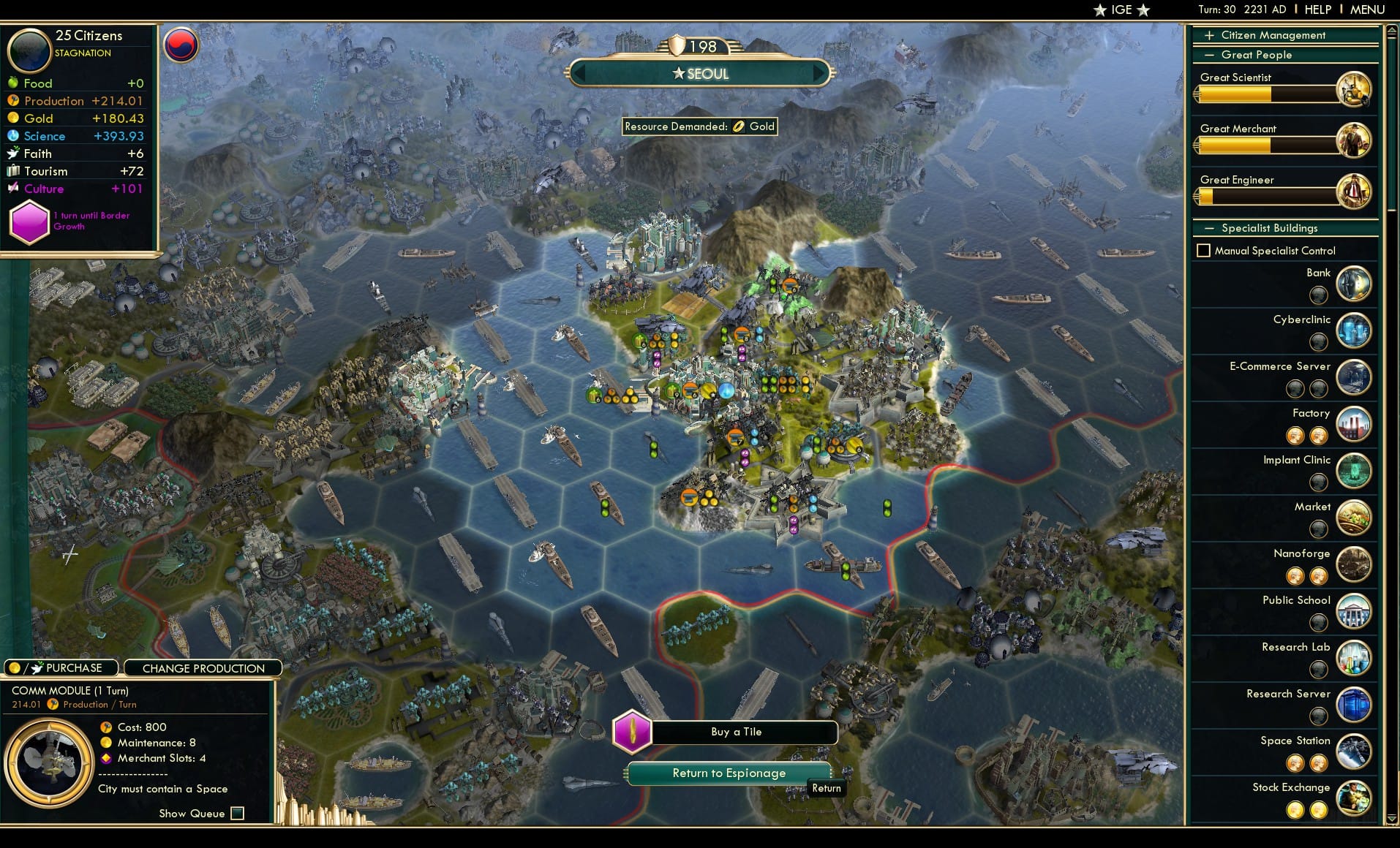Click the Market building icon

click(1352, 518)
